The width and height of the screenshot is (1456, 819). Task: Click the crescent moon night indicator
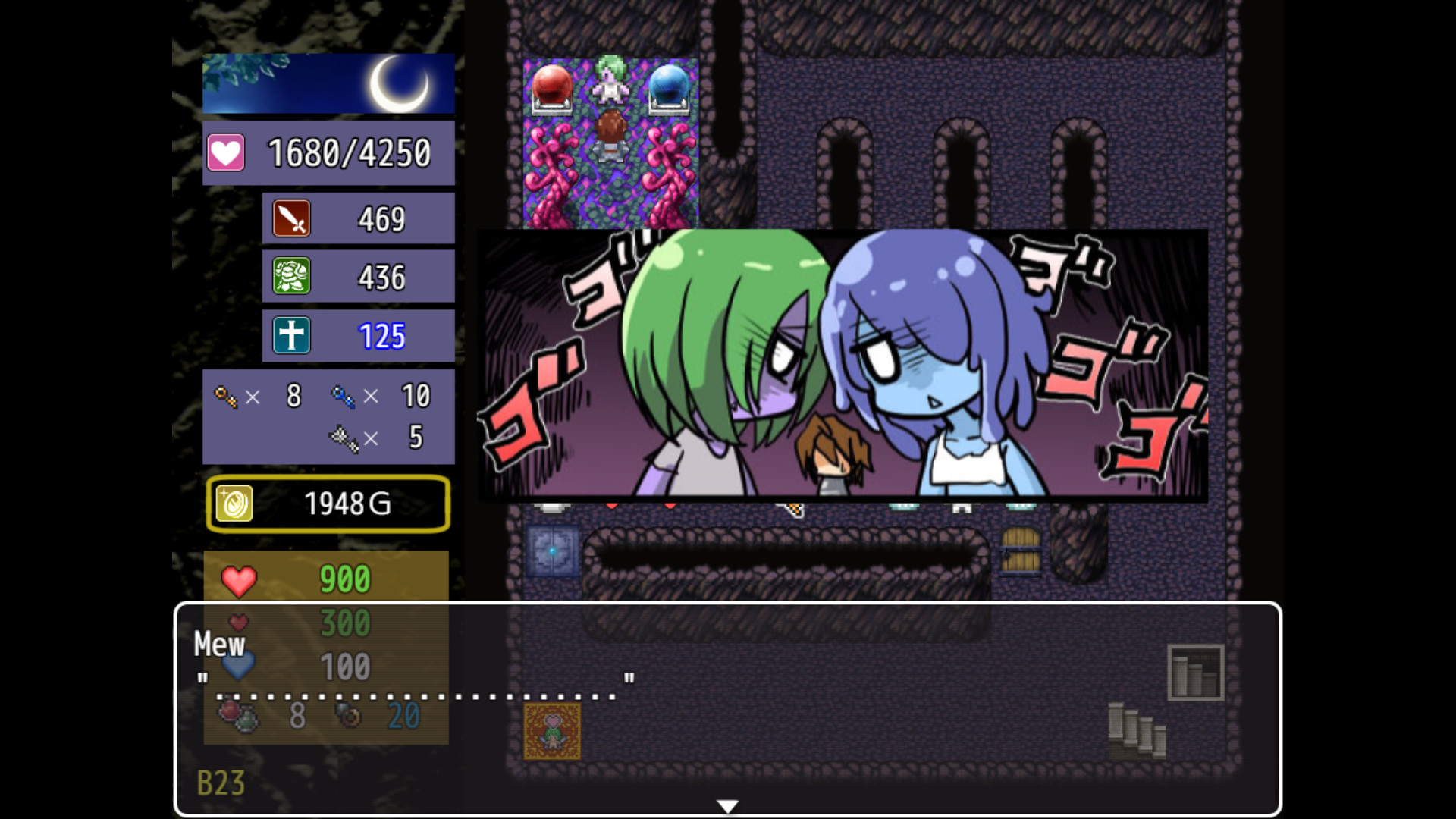[x=401, y=83]
